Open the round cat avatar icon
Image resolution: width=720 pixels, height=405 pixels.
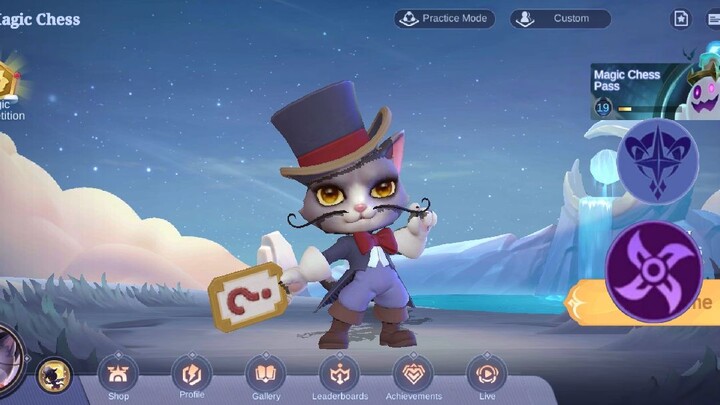(x=54, y=376)
